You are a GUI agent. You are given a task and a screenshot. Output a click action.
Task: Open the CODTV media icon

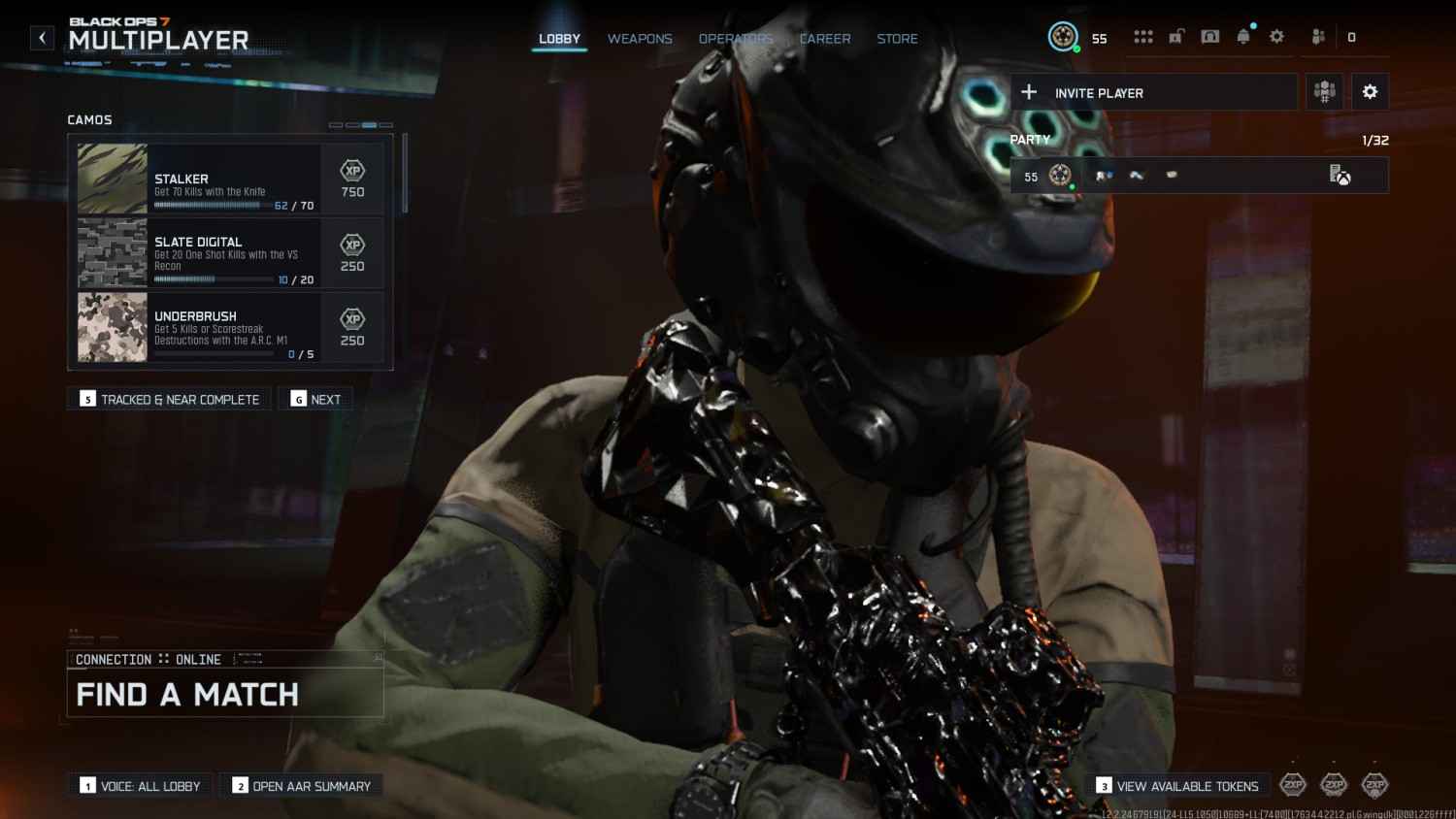[1209, 36]
